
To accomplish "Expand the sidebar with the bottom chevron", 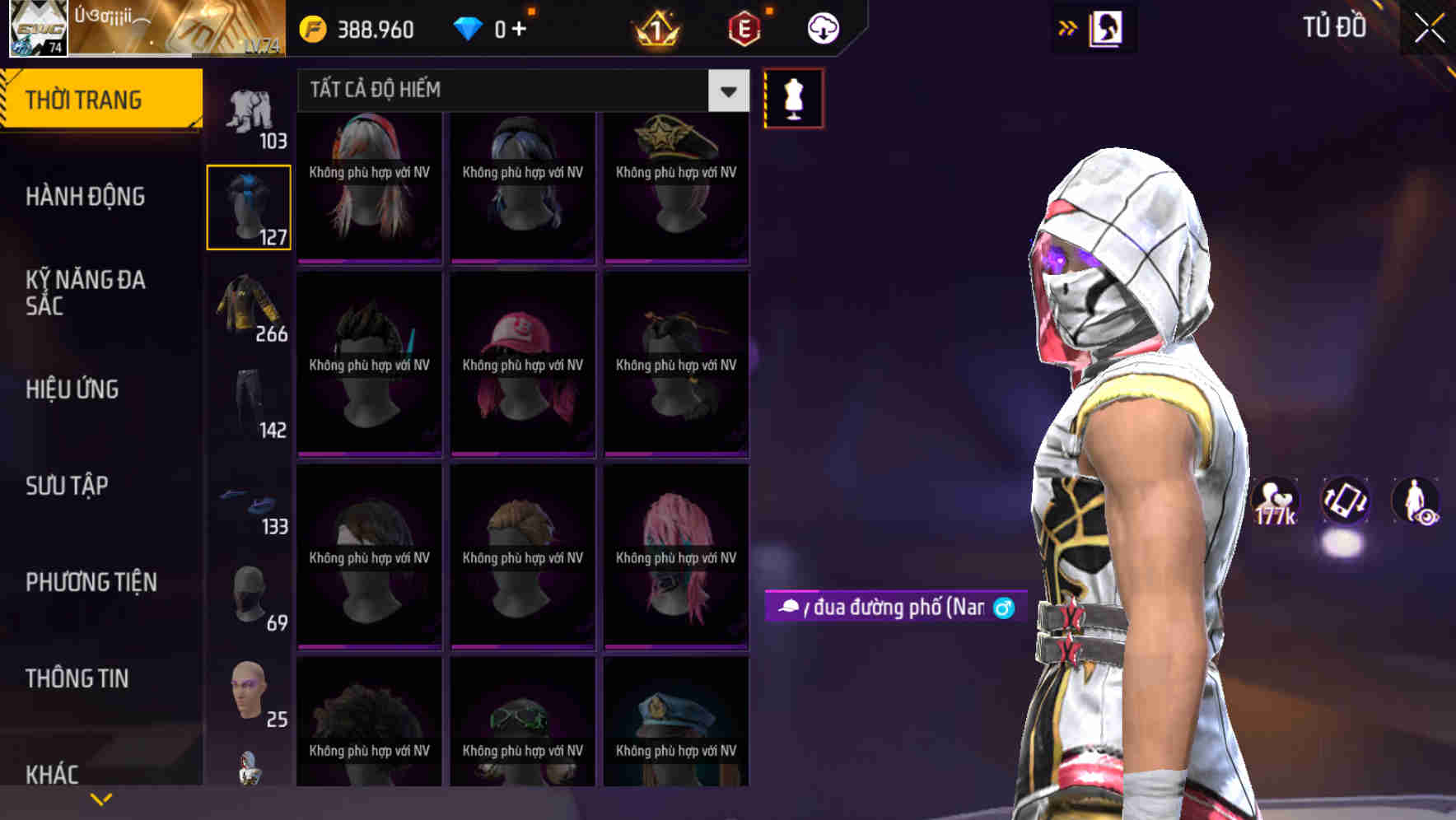I will coord(100,798).
